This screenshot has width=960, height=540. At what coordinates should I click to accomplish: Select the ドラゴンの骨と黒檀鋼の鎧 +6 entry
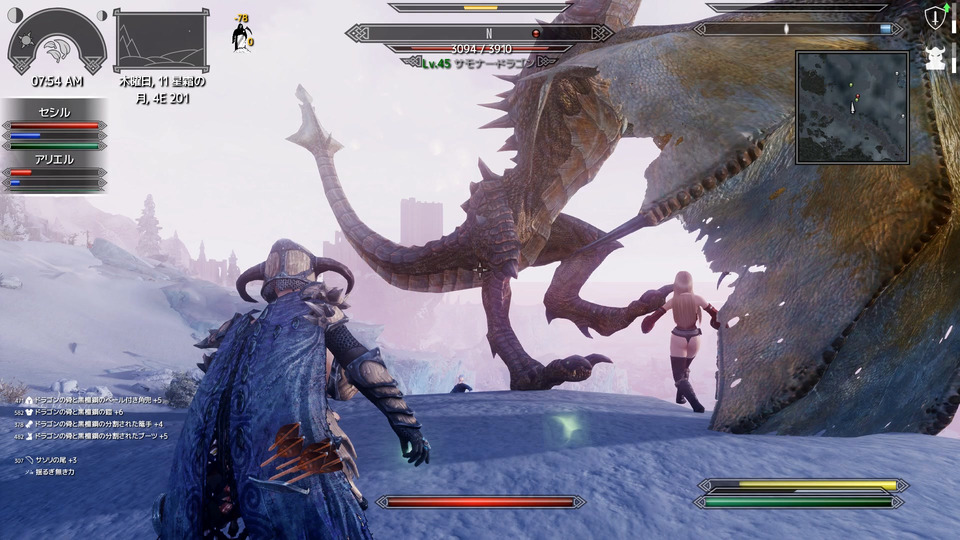pyautogui.click(x=78, y=412)
